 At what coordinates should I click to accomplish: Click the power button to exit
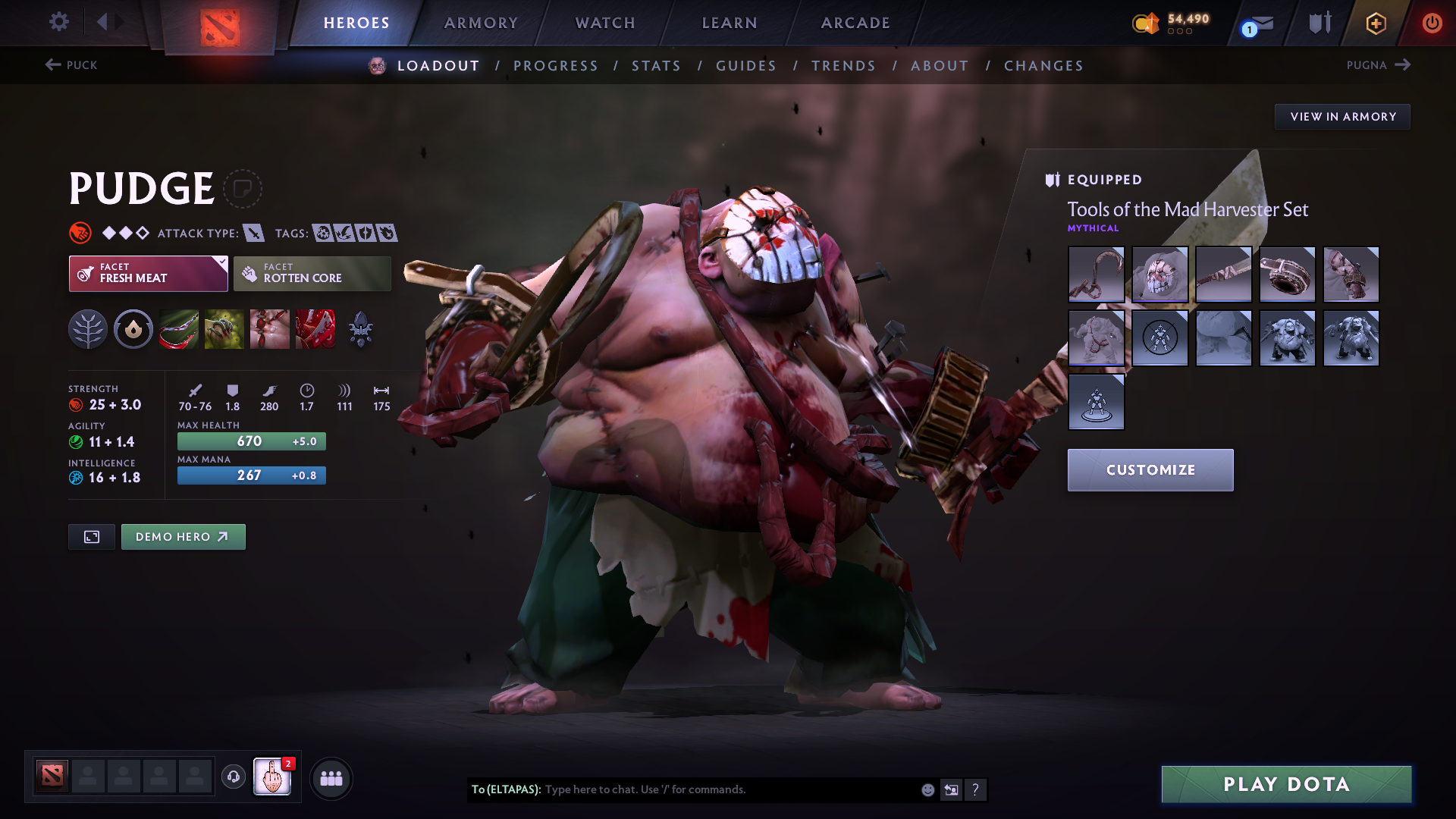pyautogui.click(x=1432, y=22)
